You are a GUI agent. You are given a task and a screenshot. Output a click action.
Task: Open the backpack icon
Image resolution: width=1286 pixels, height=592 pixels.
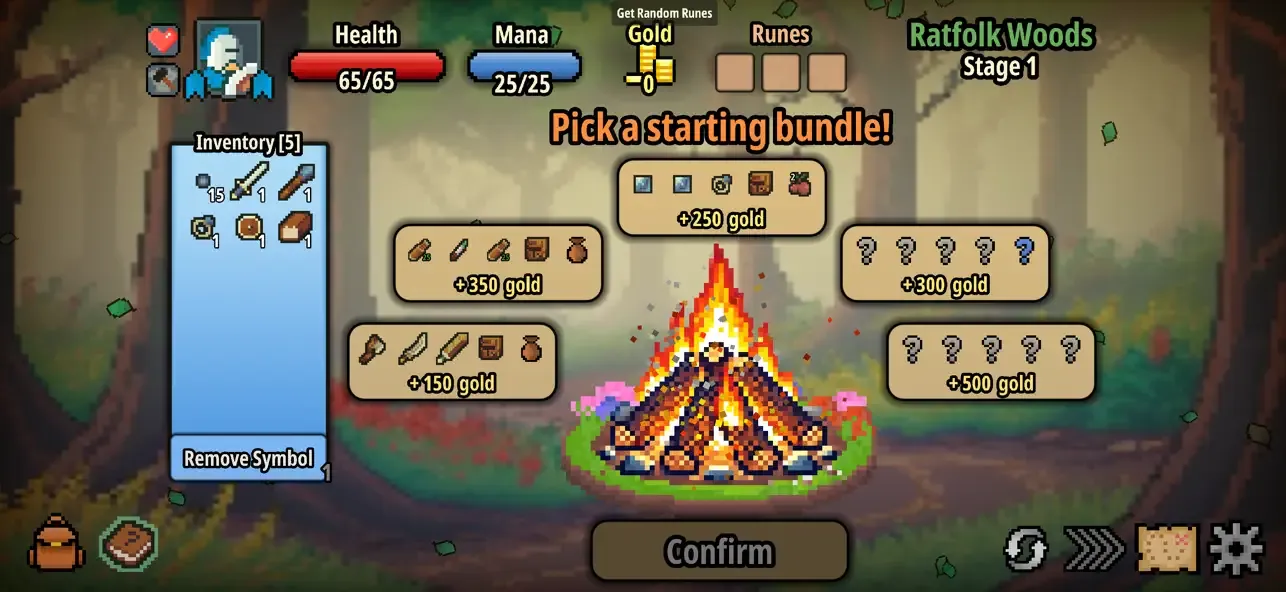click(56, 545)
